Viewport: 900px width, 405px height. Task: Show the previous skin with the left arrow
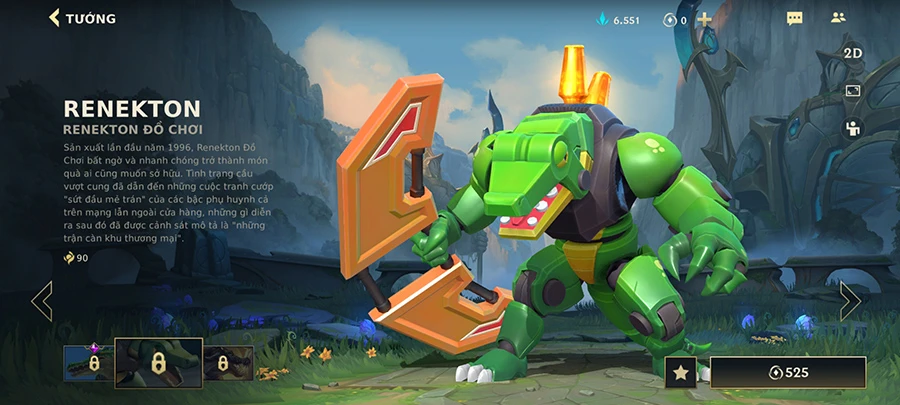(x=42, y=300)
